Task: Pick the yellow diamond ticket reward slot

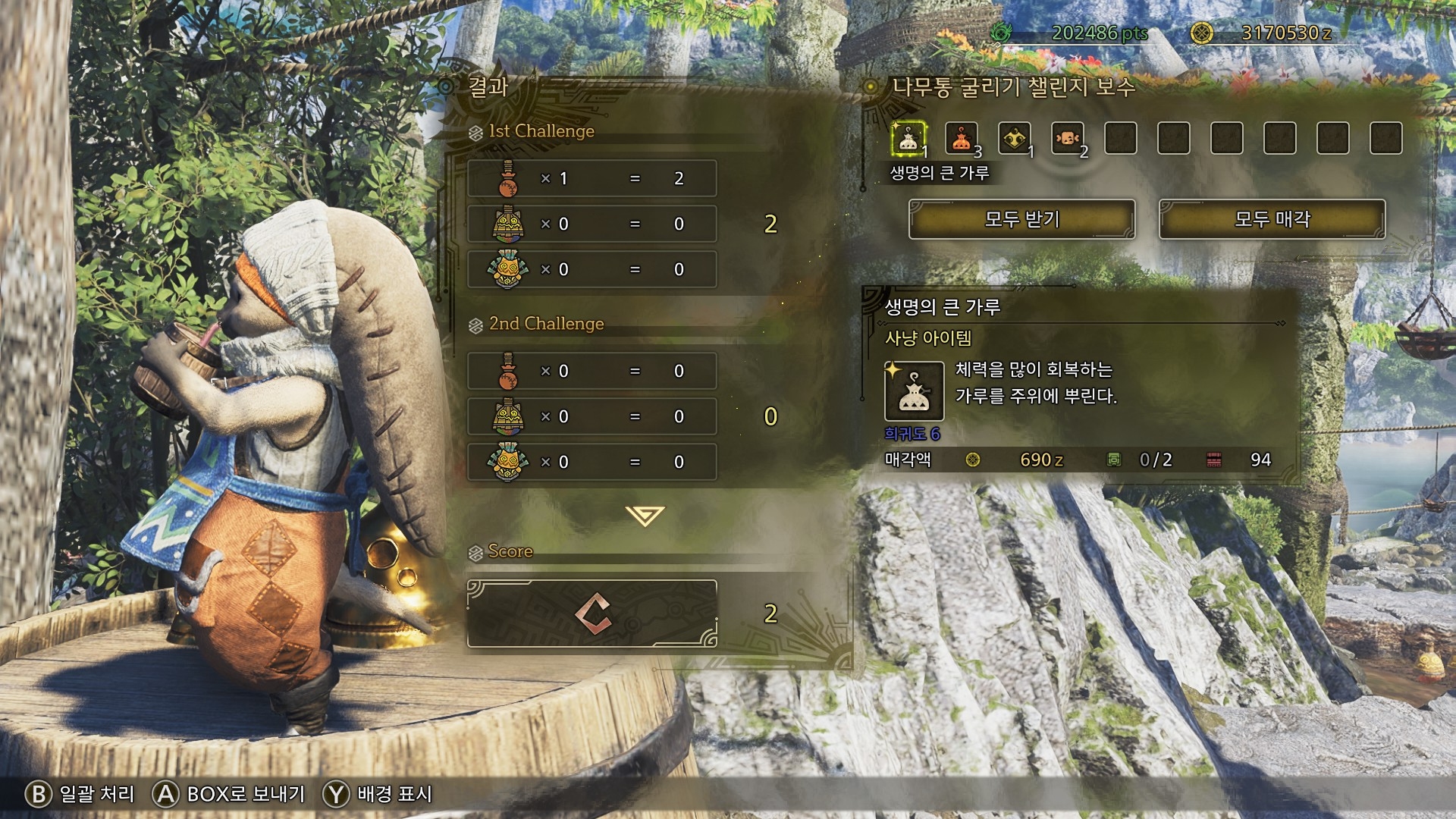Action: (1015, 139)
